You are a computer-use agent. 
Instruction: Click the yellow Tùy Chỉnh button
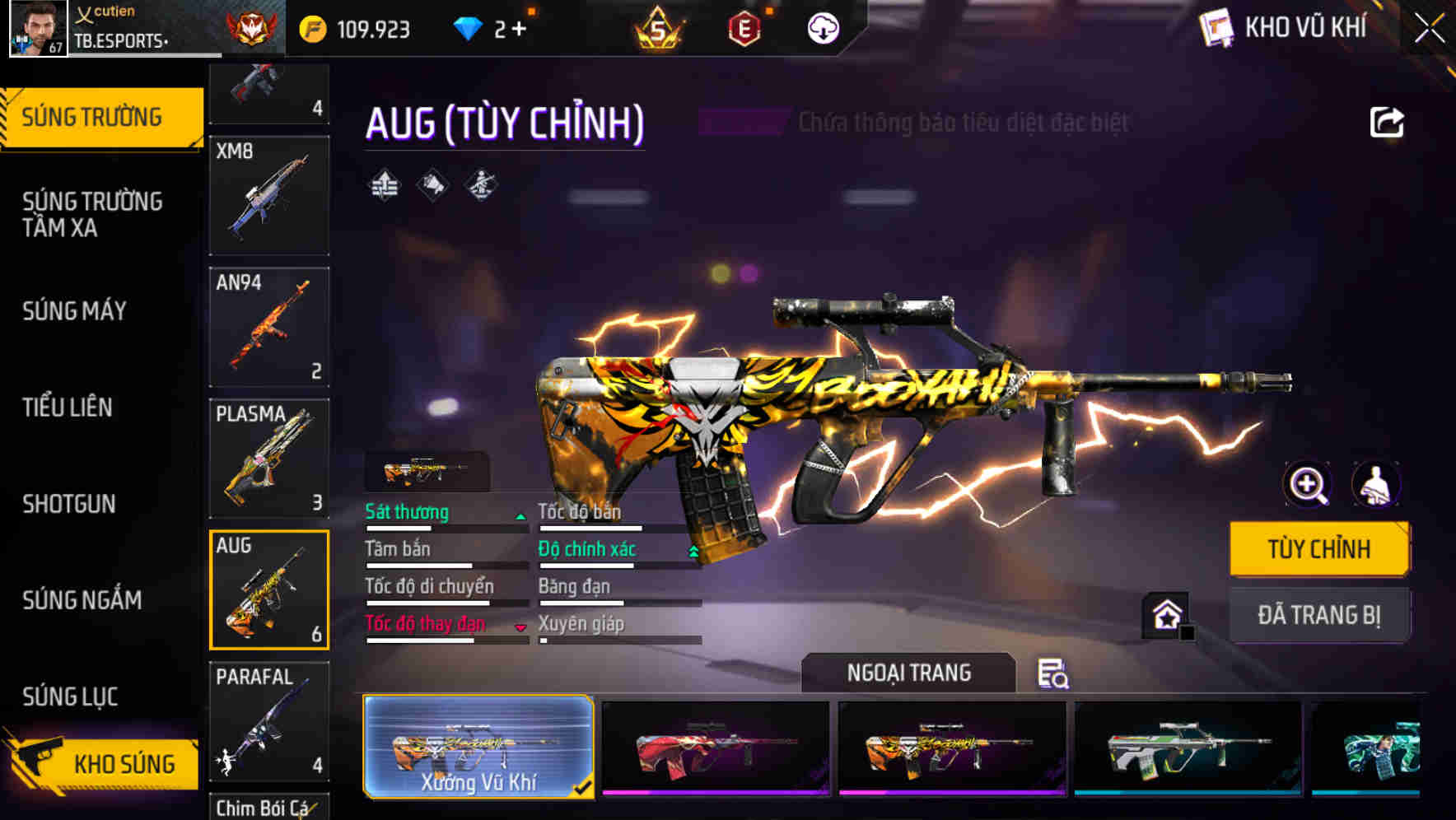1318,548
